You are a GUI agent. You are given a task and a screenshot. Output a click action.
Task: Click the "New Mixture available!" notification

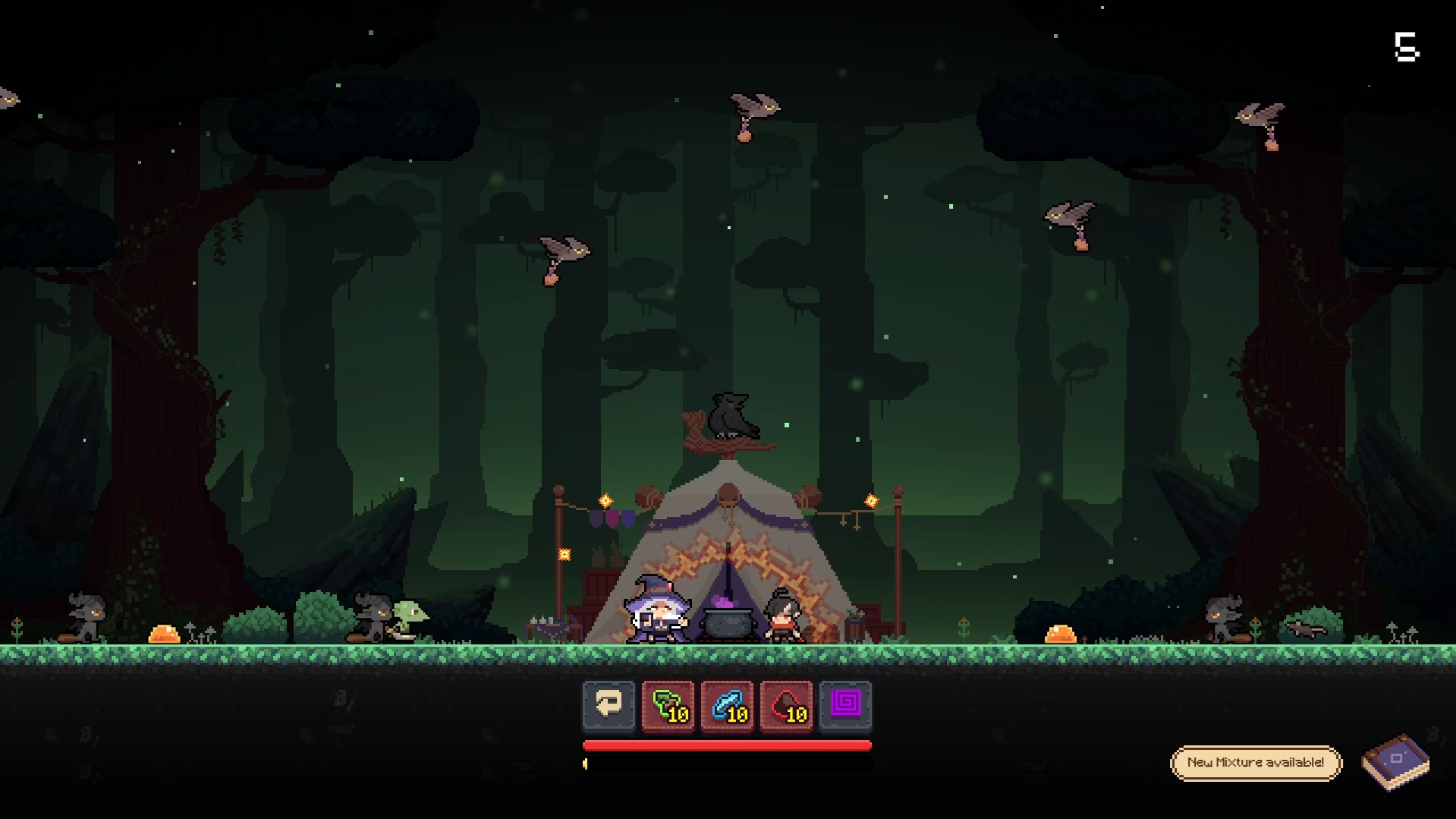click(1256, 762)
